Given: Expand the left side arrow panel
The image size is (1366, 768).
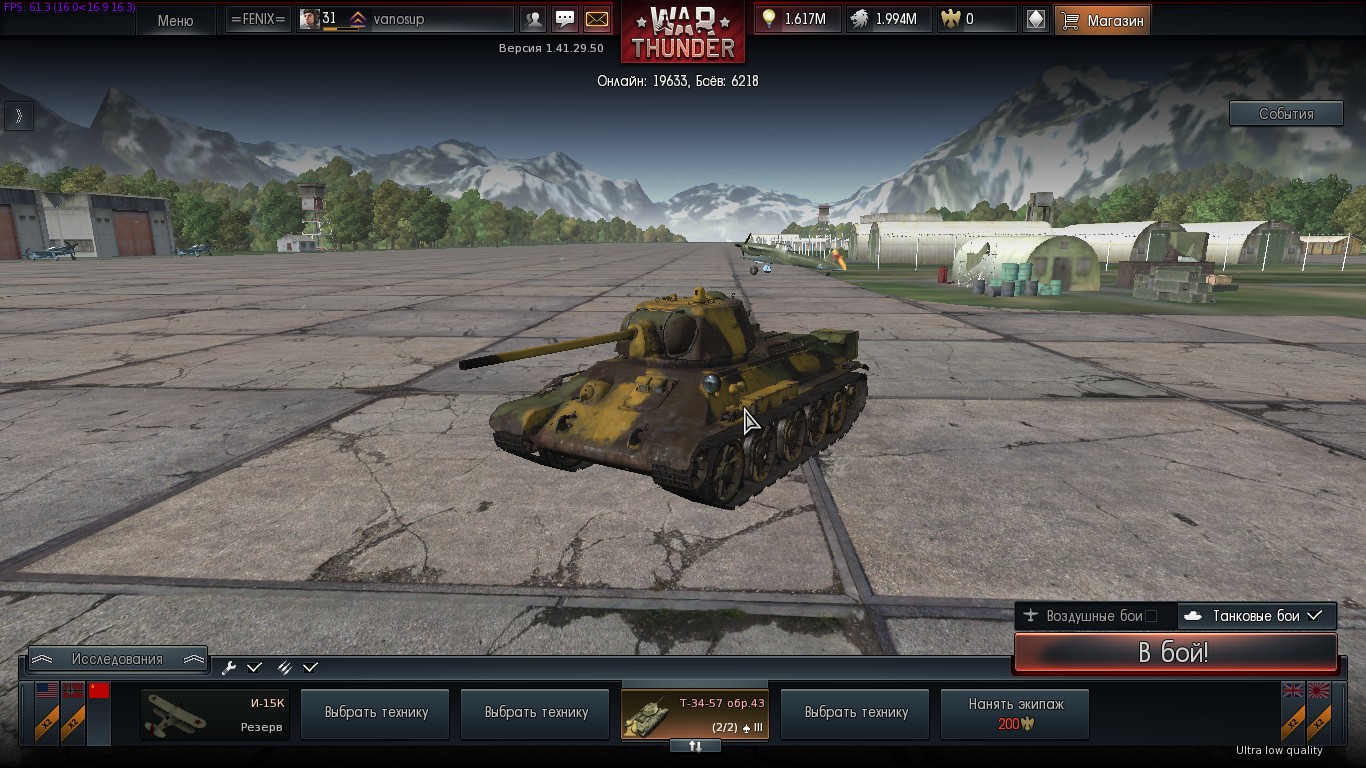Looking at the screenshot, I should [x=18, y=116].
